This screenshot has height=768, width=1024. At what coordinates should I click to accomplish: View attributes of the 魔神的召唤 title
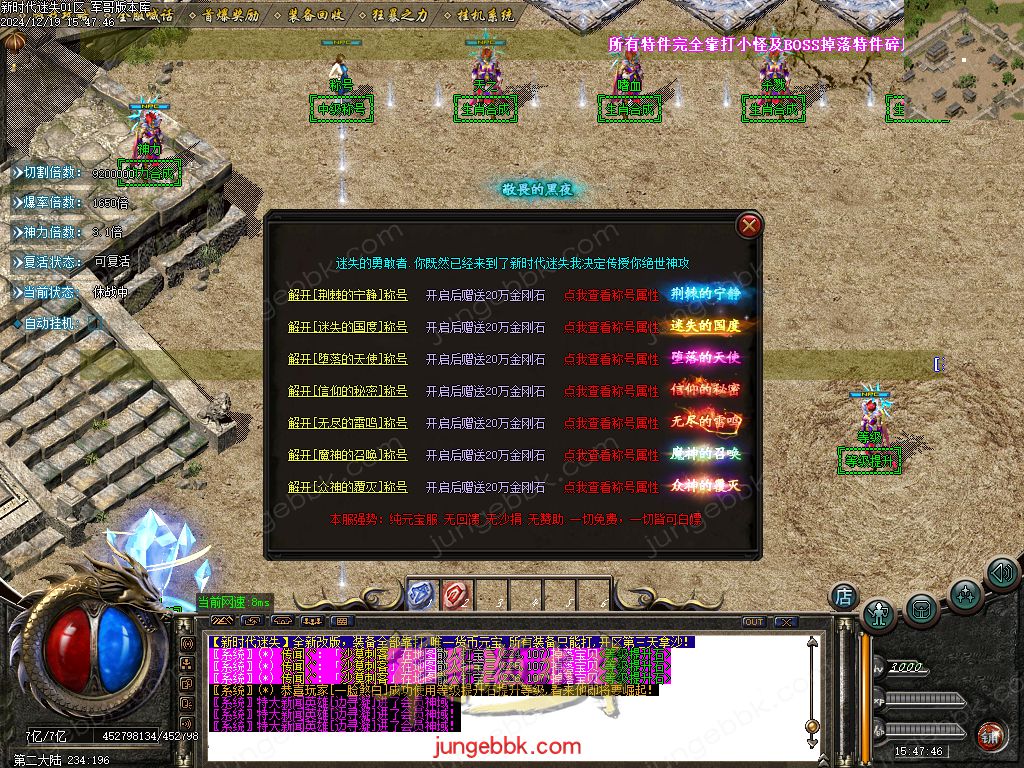[610, 455]
